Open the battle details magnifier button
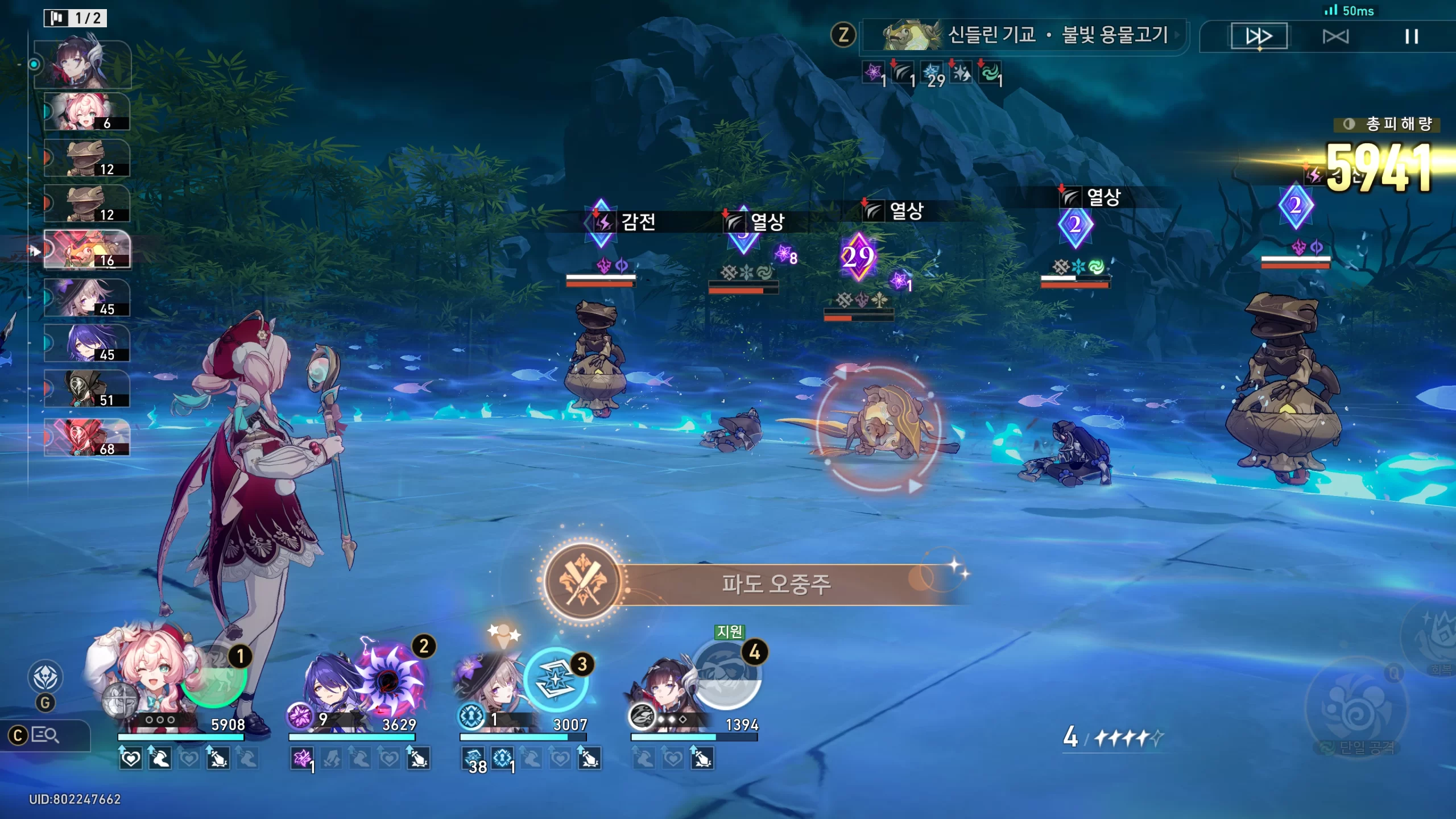1456x819 pixels. click(x=45, y=735)
